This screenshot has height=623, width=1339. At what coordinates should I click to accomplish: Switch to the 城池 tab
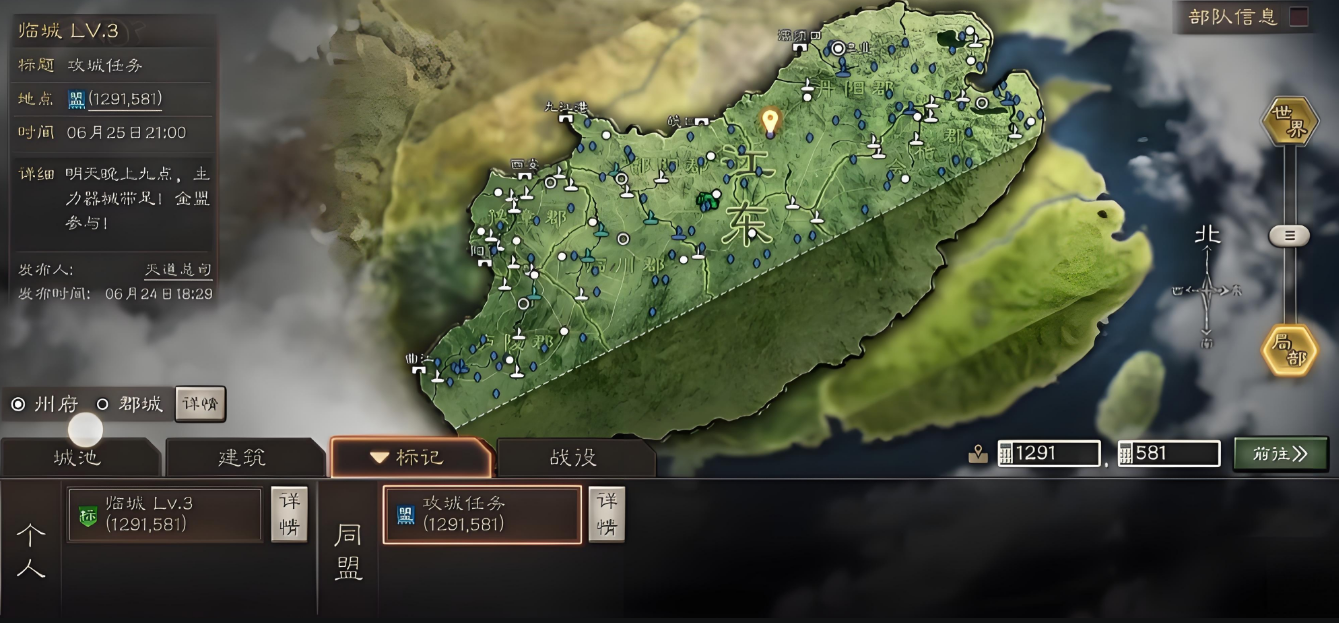coord(77,458)
